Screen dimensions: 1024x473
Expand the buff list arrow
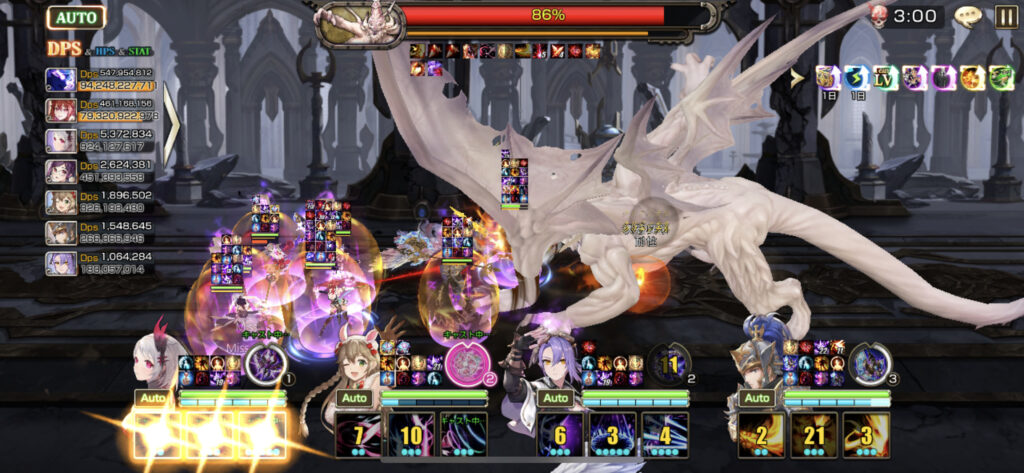click(x=797, y=76)
